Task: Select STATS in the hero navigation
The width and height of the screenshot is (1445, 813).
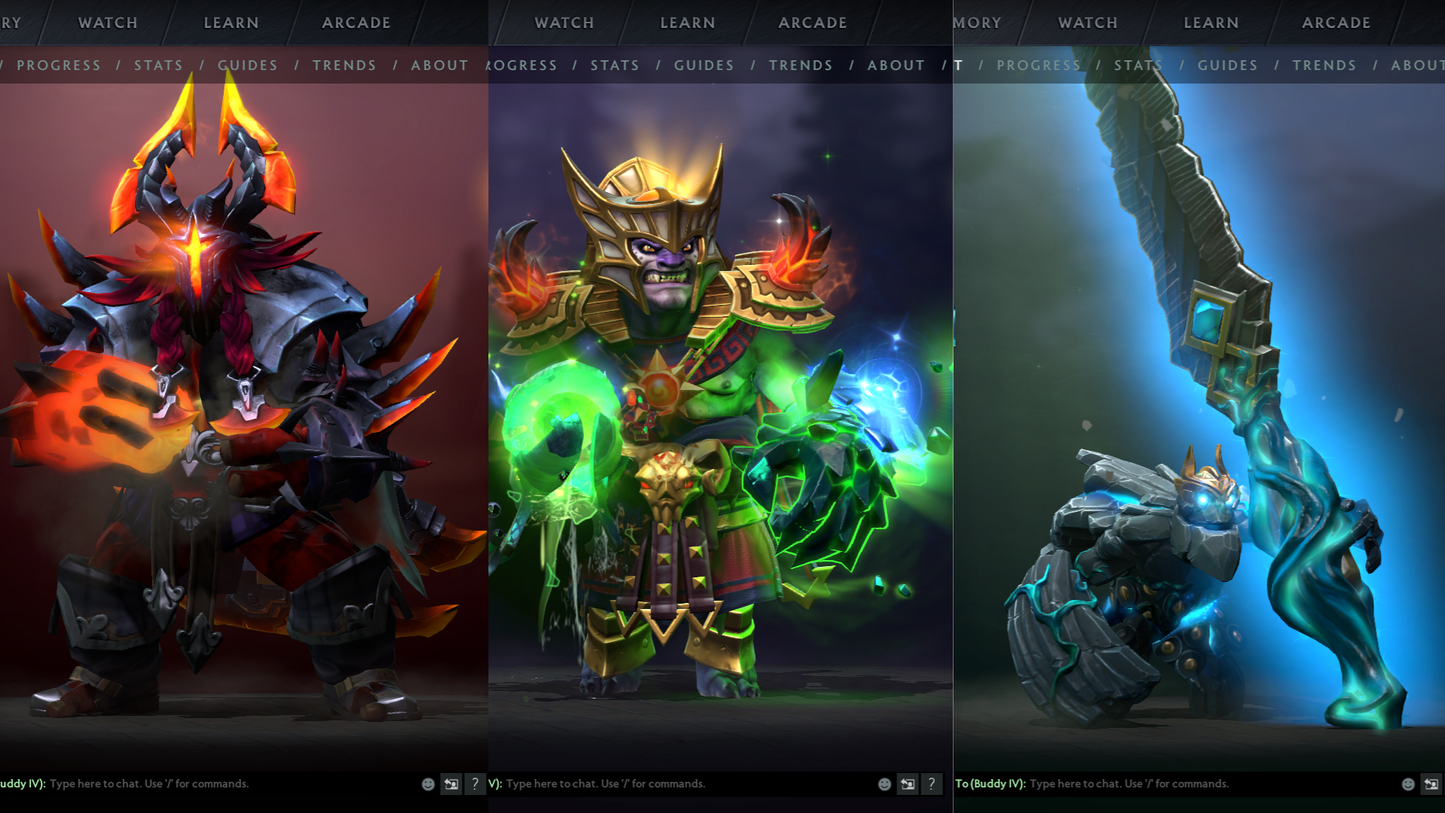Action: tap(159, 65)
